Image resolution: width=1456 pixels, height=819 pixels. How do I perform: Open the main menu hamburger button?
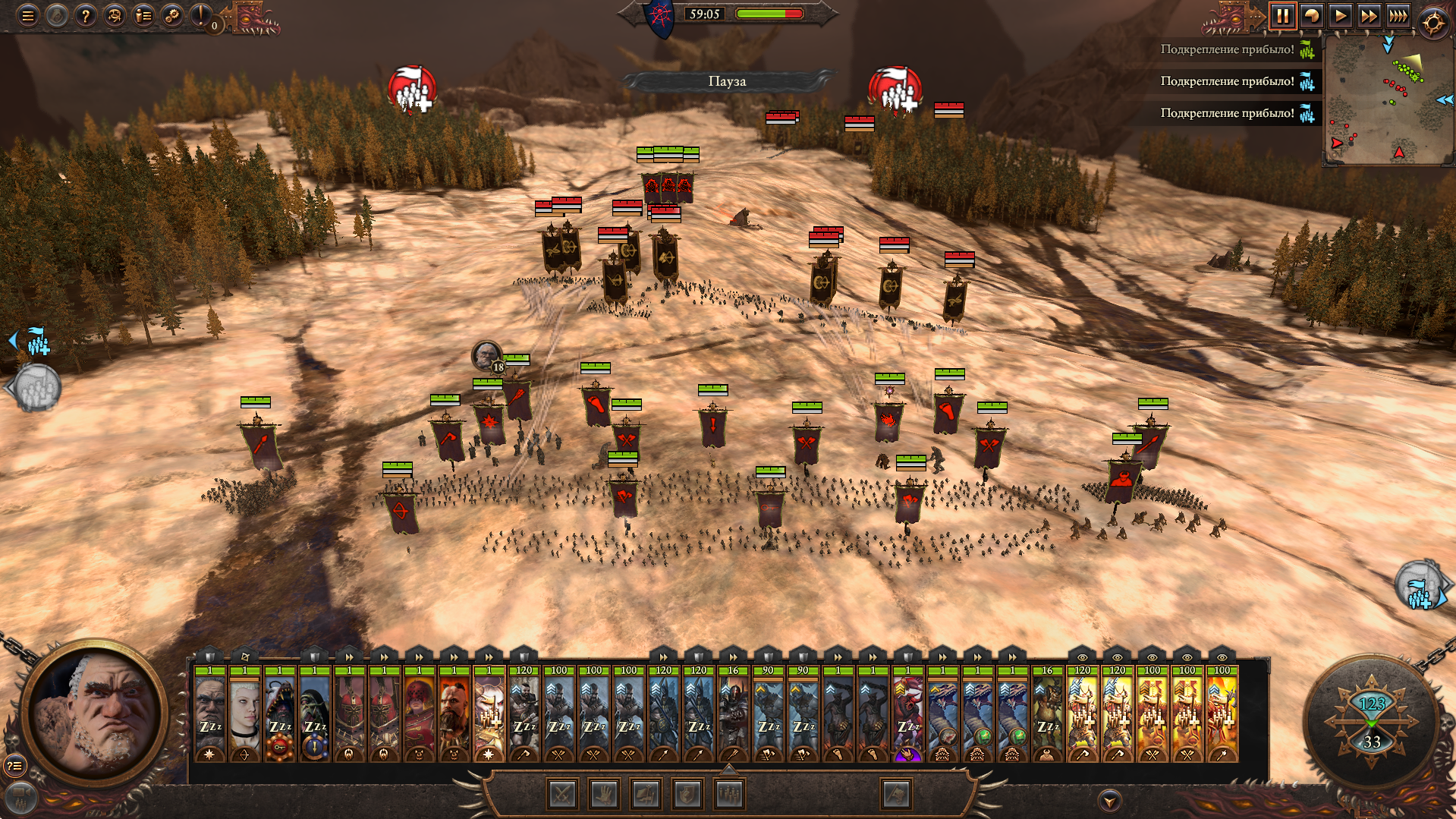(28, 15)
